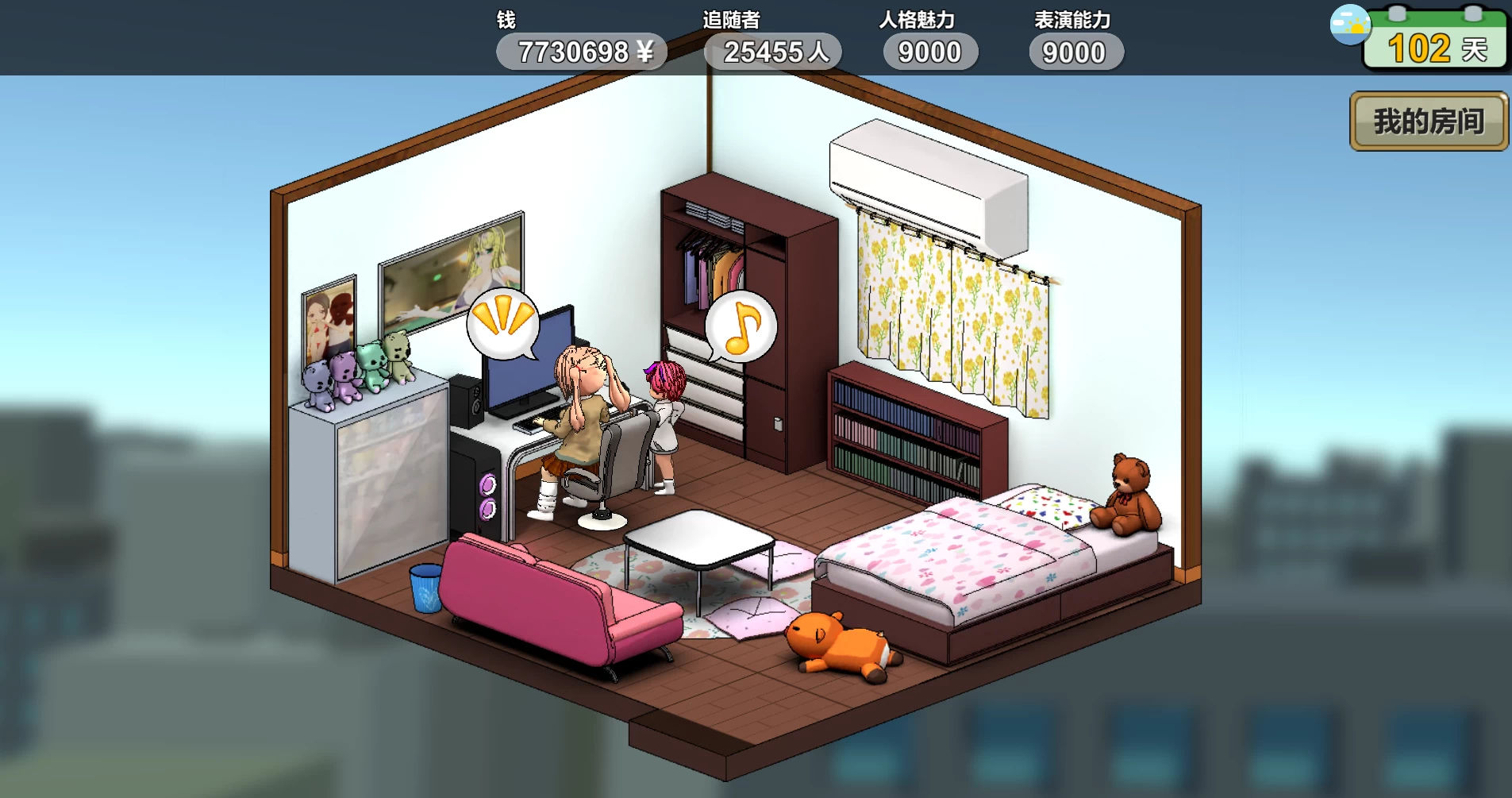
Task: Click the 钱 money badge showing 7730698¥
Action: [x=582, y=51]
